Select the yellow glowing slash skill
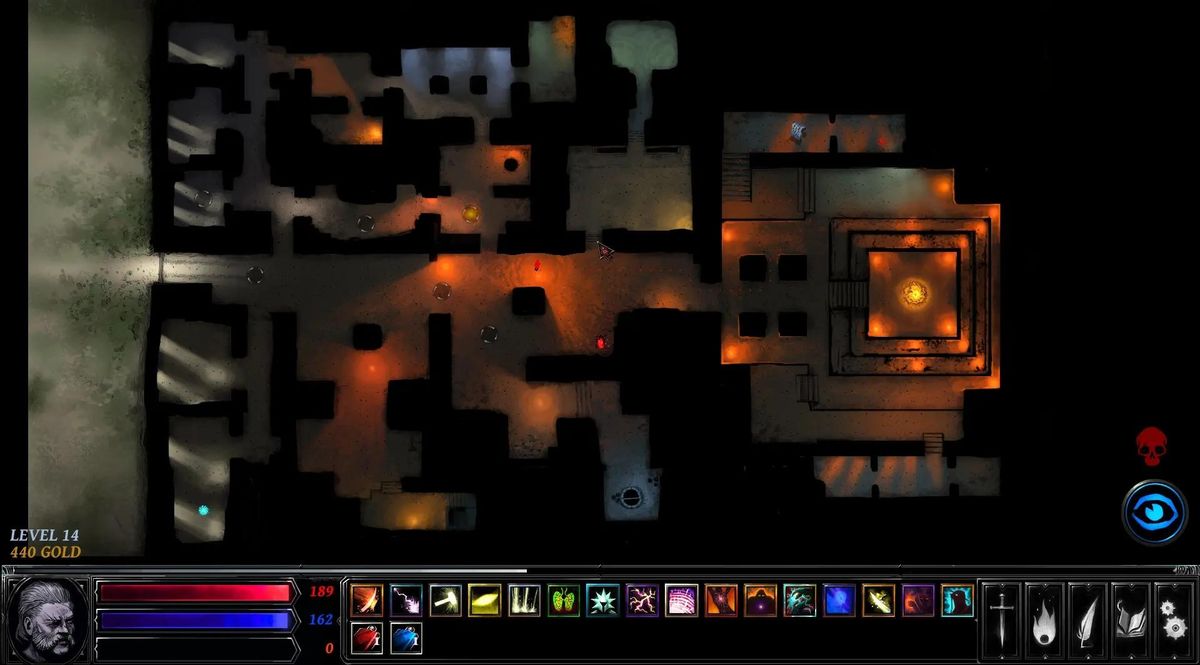Screen dimensions: 1200x665 [485, 600]
